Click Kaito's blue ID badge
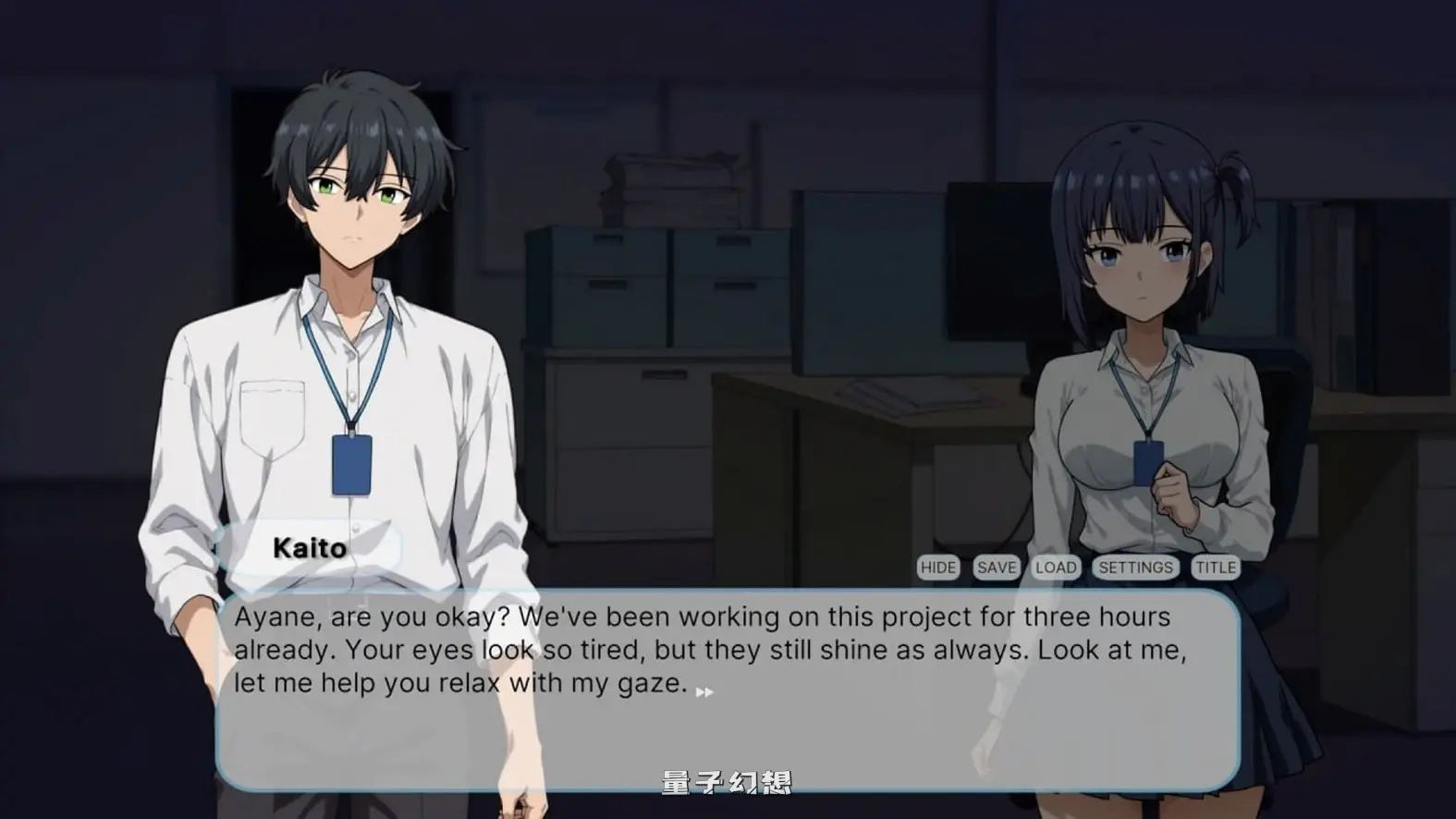Viewport: 1456px width, 819px height. pyautogui.click(x=352, y=466)
